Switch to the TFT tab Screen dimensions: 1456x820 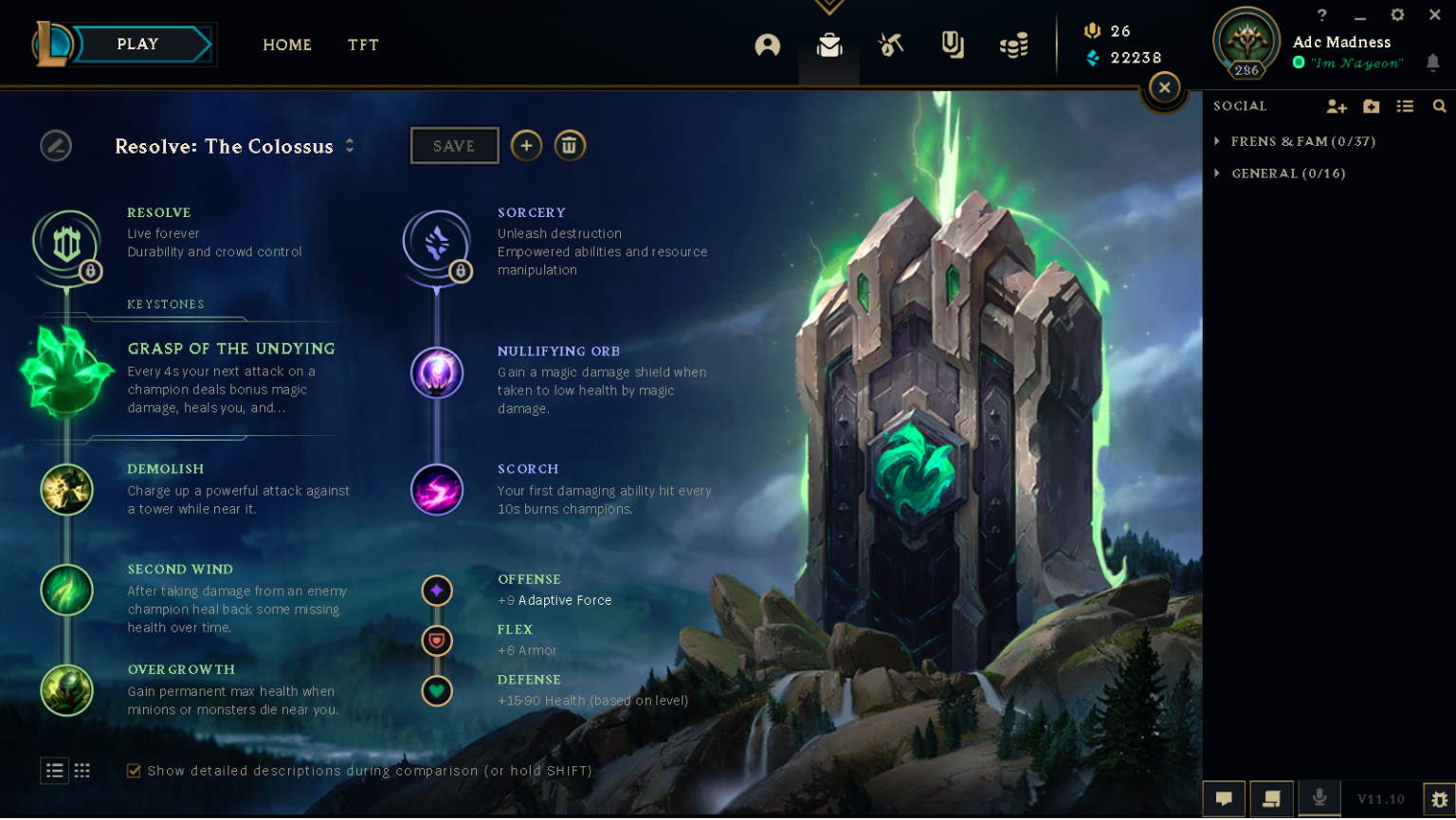click(363, 45)
